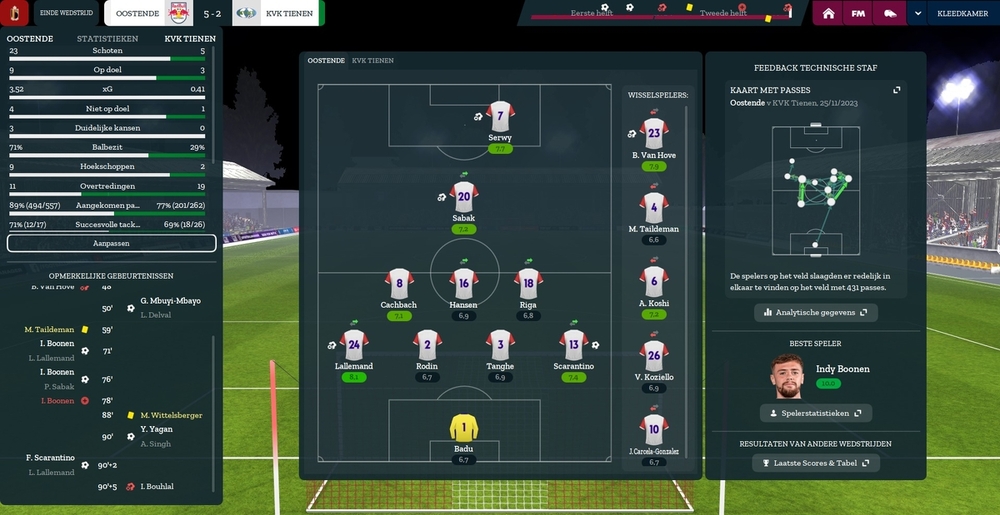
Task: Click the home icon button
Action: [x=828, y=14]
